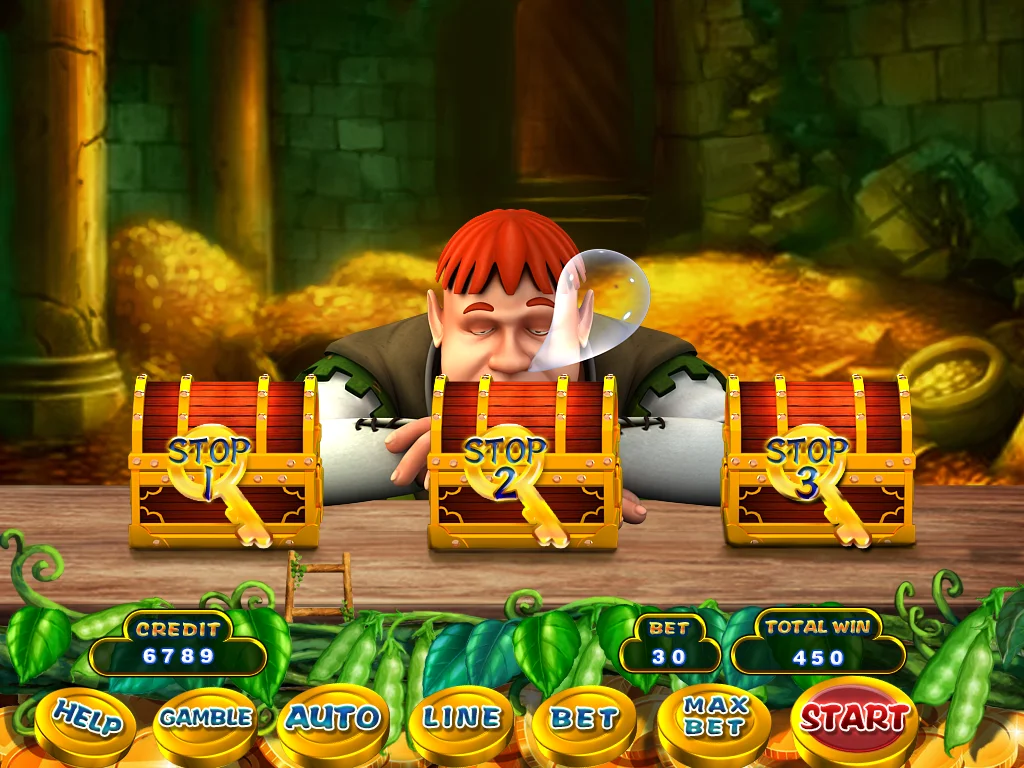This screenshot has height=768, width=1024.
Task: Select the Bet coin button
Action: click(583, 719)
